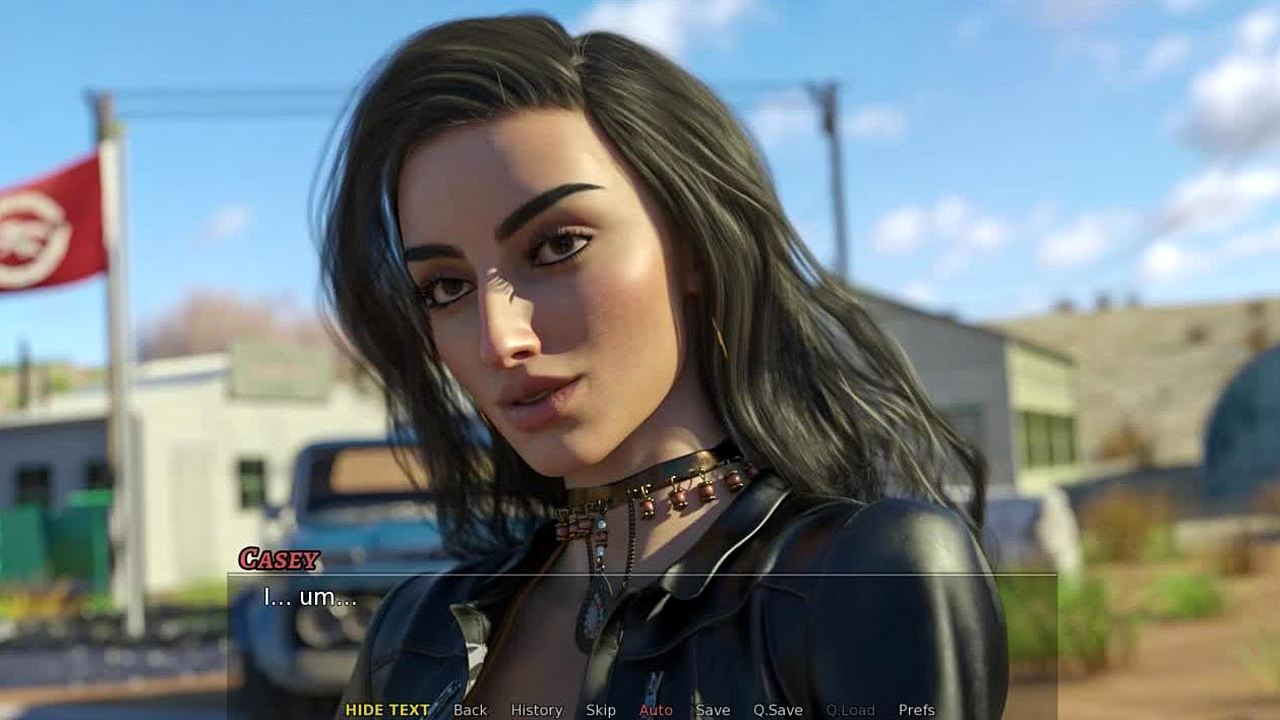
Task: Toggle Auto-advance mode
Action: (x=656, y=710)
